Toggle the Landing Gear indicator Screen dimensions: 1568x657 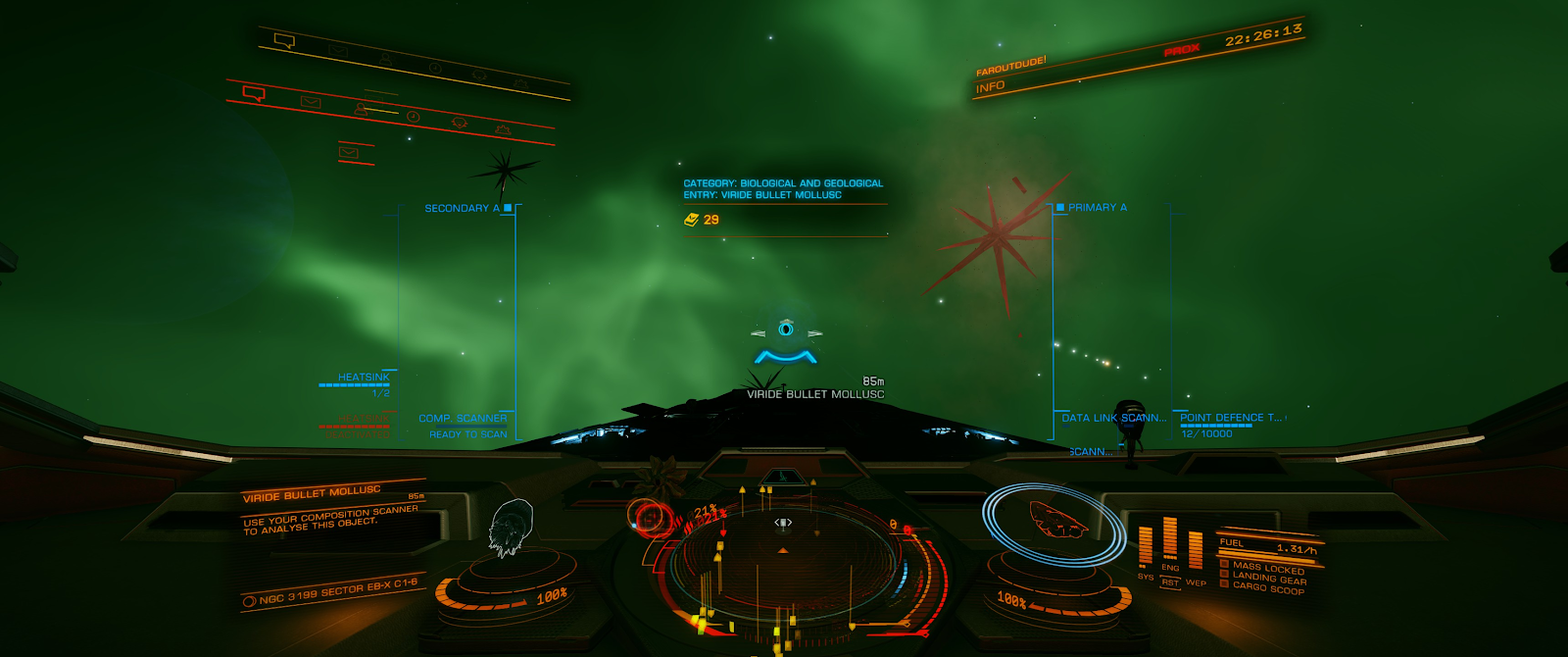click(x=1268, y=579)
